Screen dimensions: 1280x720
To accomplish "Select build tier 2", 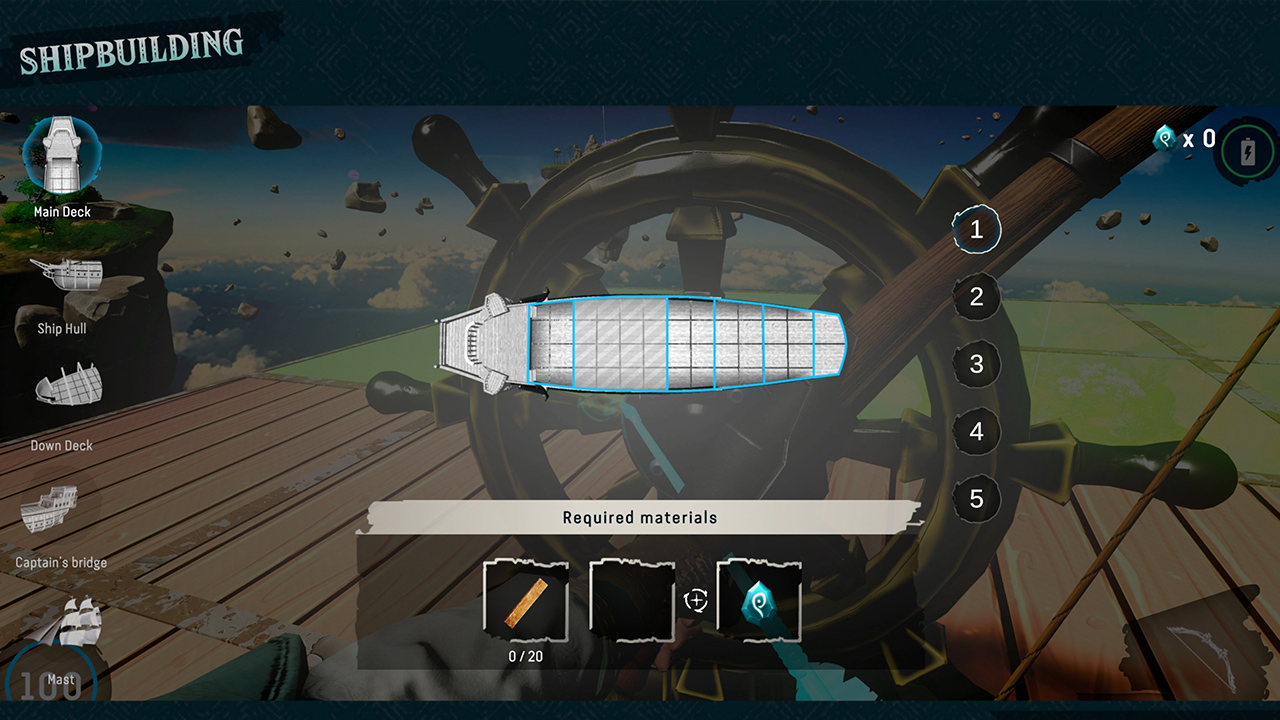I will click(x=975, y=297).
